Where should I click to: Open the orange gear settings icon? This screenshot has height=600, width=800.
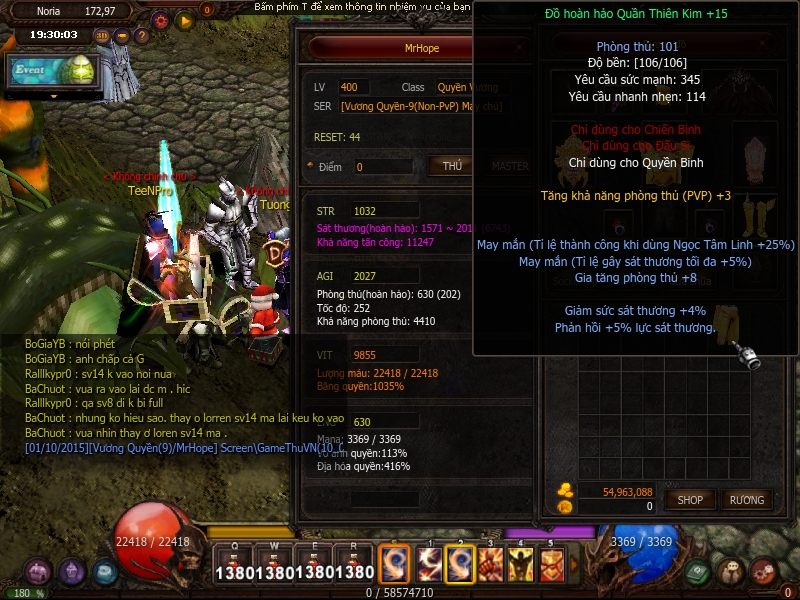coord(160,19)
